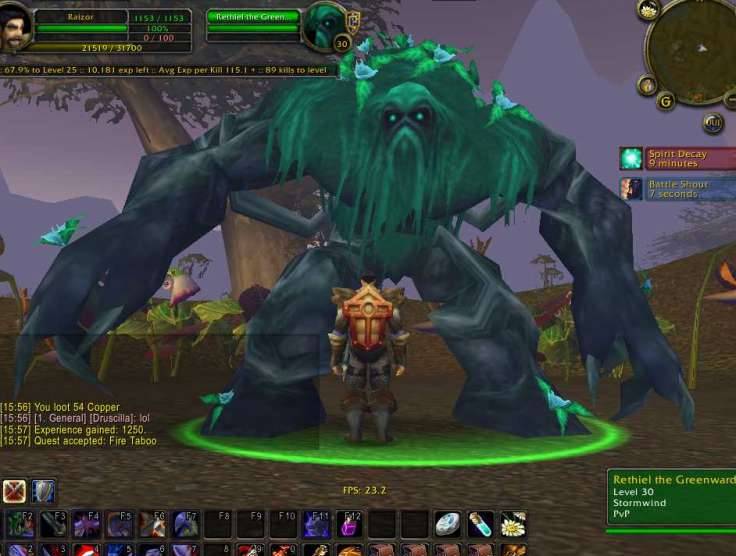Click the Battle Shout buff icon

tap(631, 188)
